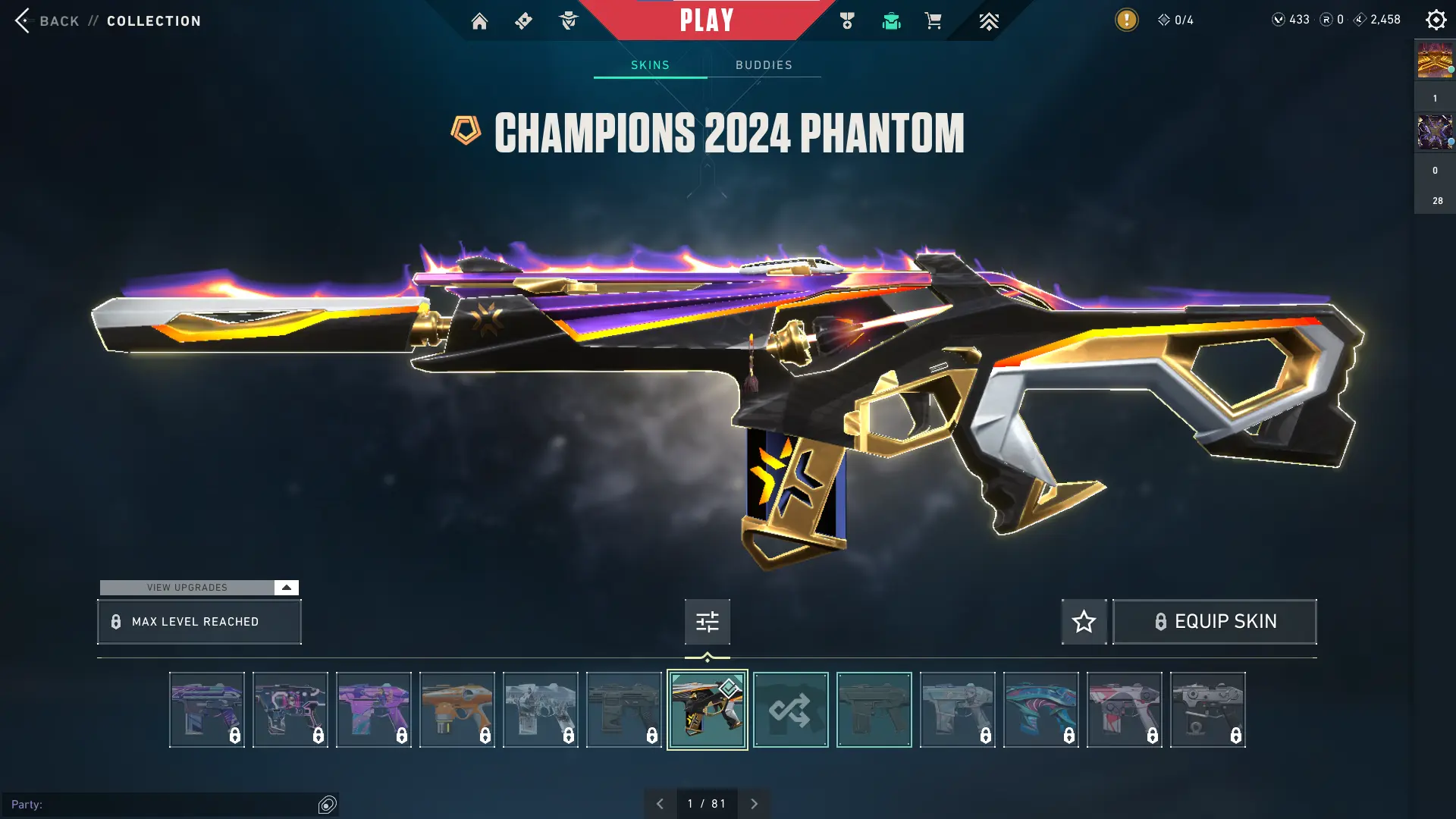Toggle the skin variant randomizer tile
This screenshot has width=1456, height=819.
790,709
